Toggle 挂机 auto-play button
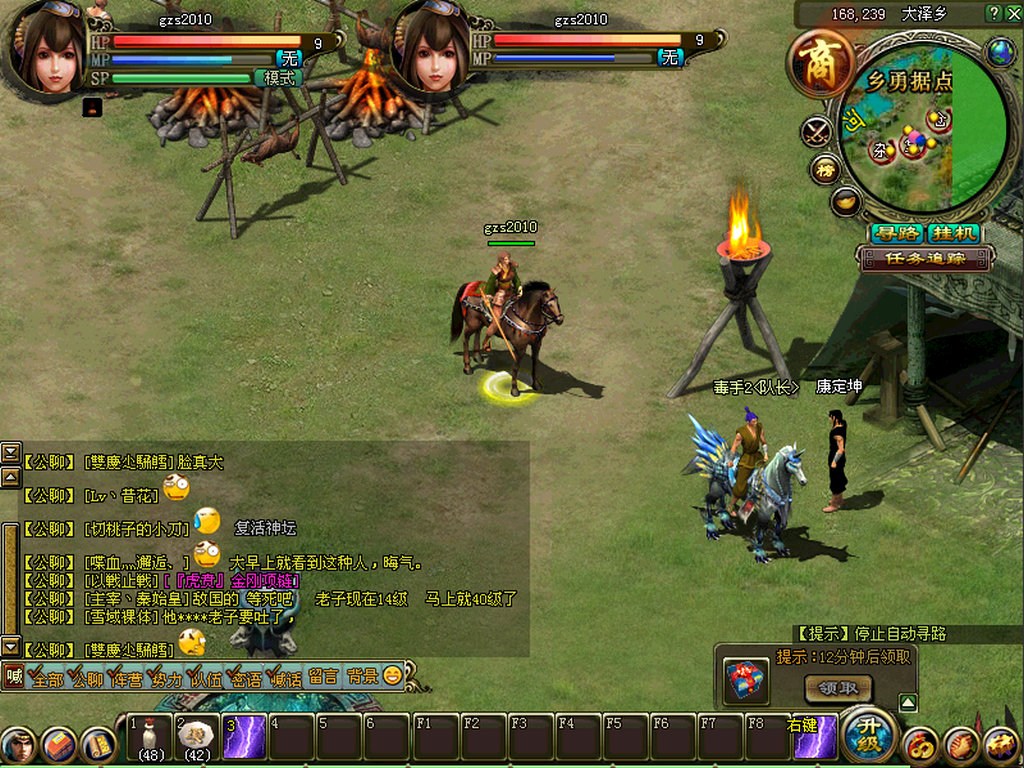 coord(954,234)
